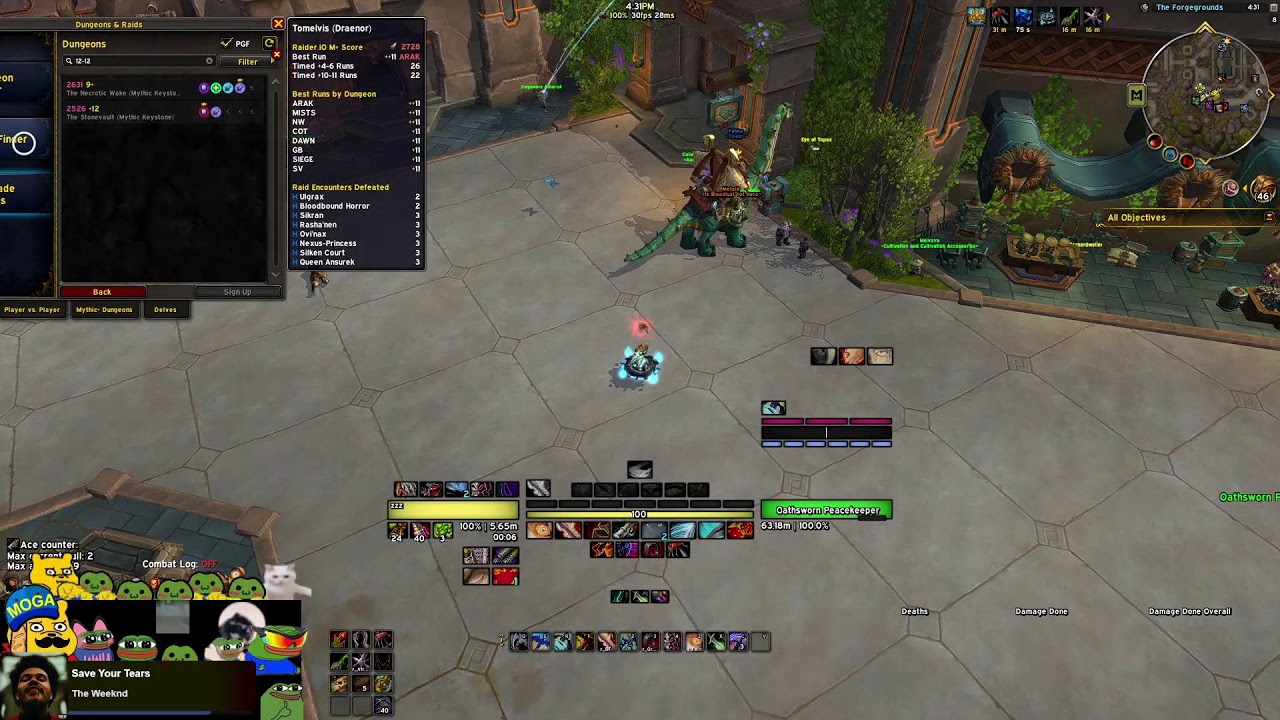The height and width of the screenshot is (720, 1280).
Task: Toggle the PGF checkbox
Action: [x=227, y=44]
